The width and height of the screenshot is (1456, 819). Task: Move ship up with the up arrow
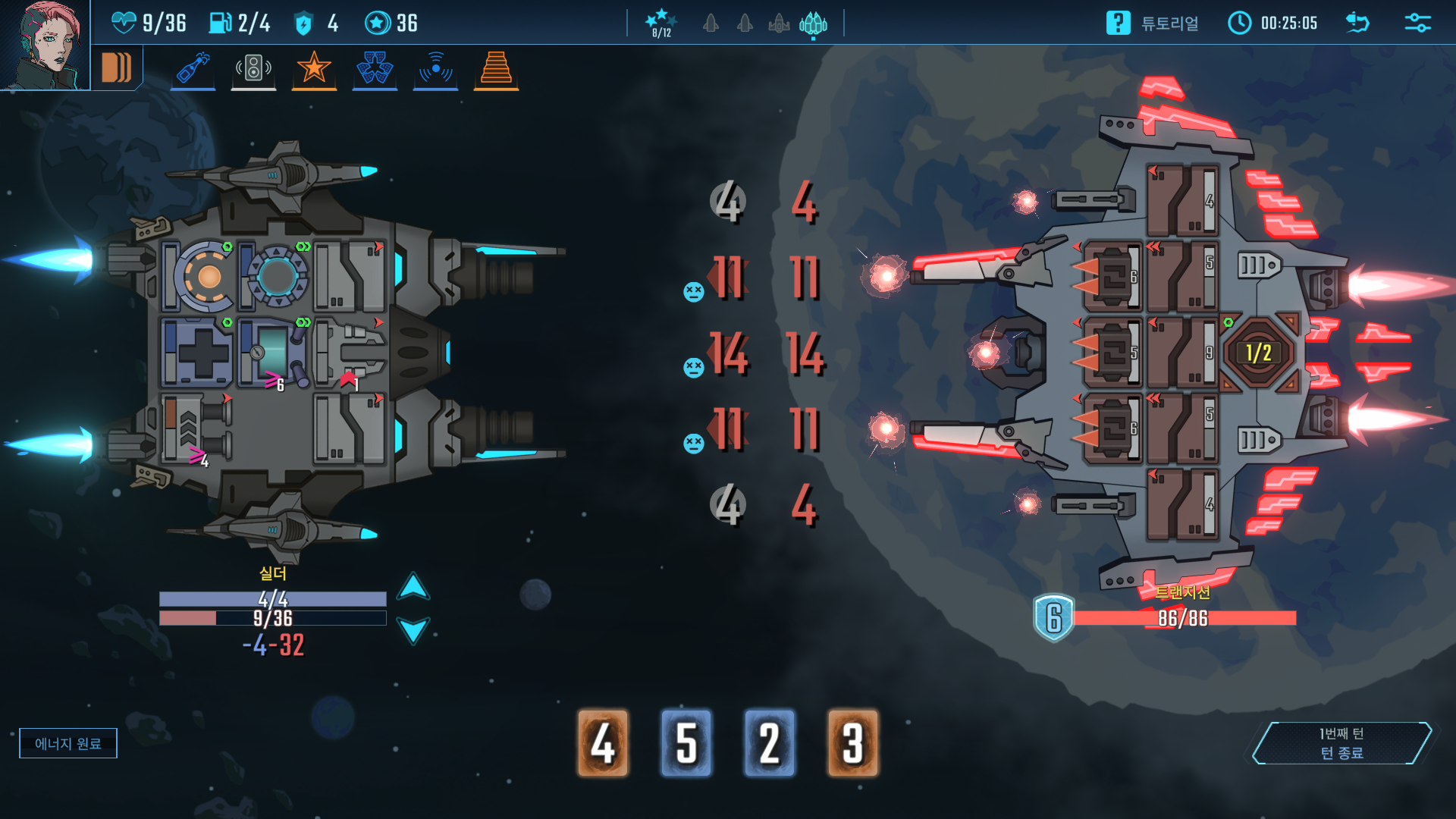click(x=413, y=586)
